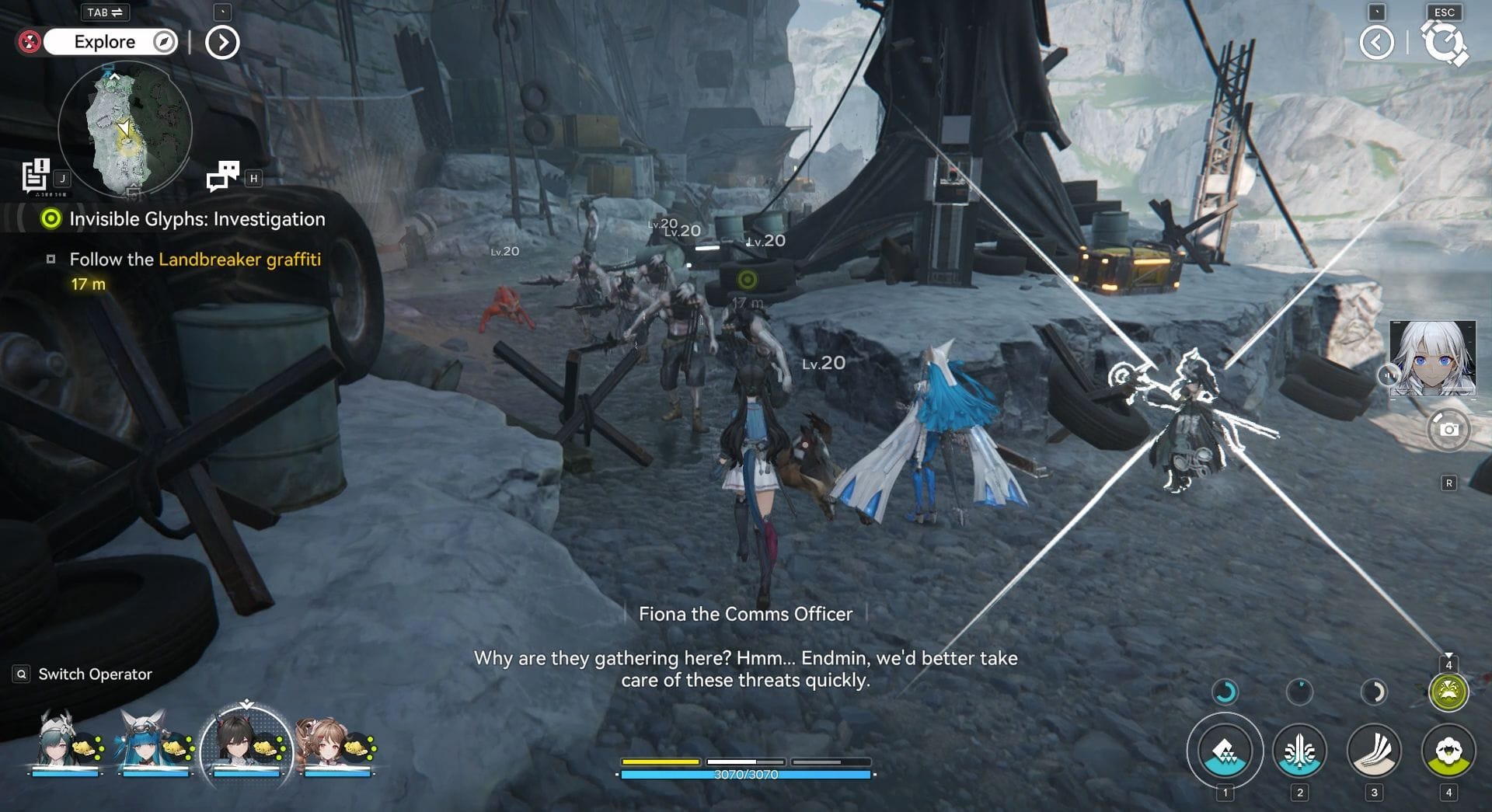The image size is (1492, 812).
Task: Activate the cyan diamond skill in slot 1
Action: 1225,751
